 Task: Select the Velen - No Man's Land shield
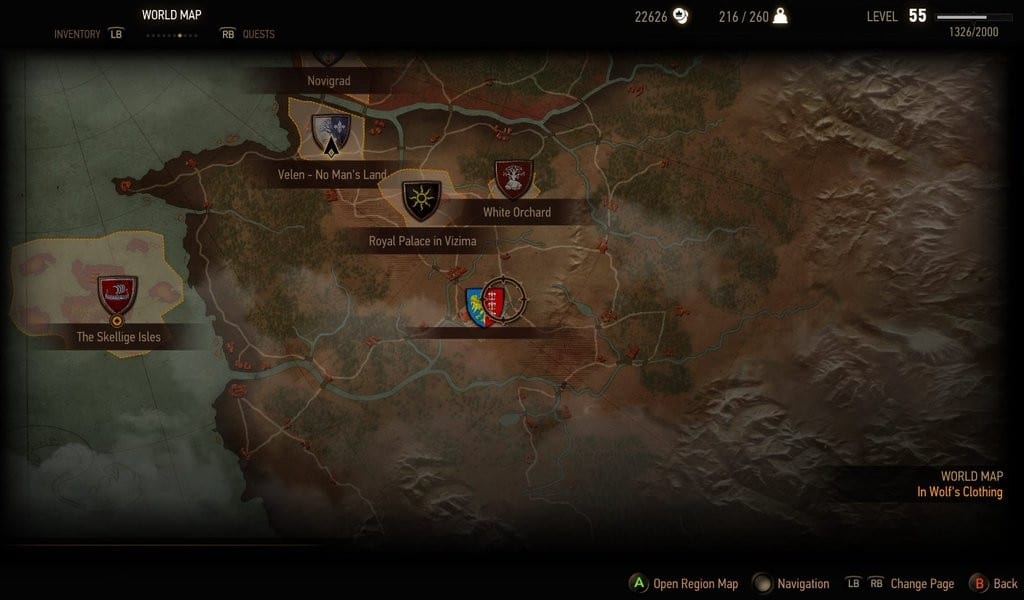[x=330, y=132]
